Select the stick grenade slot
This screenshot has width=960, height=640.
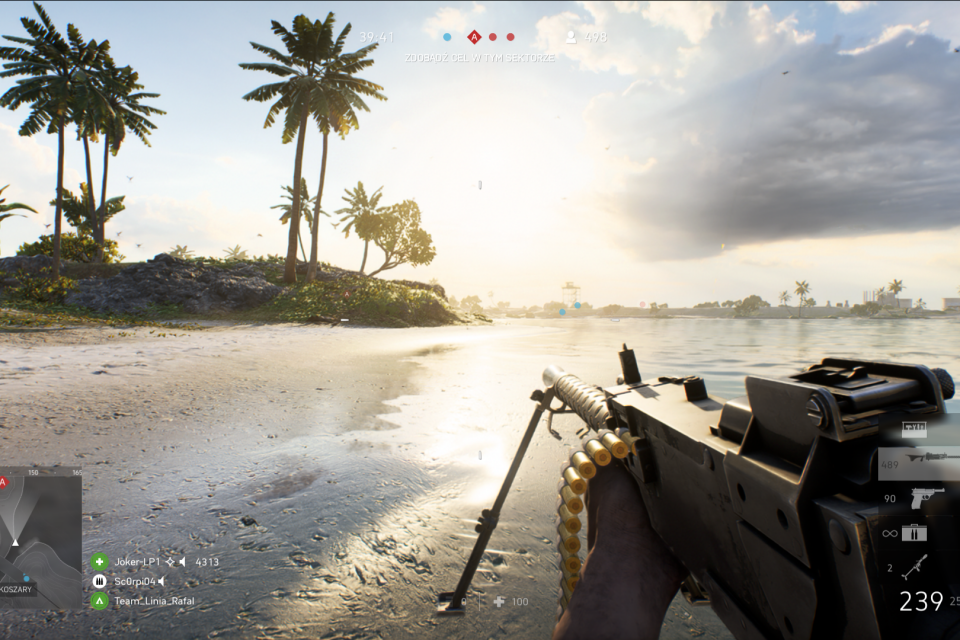click(914, 567)
